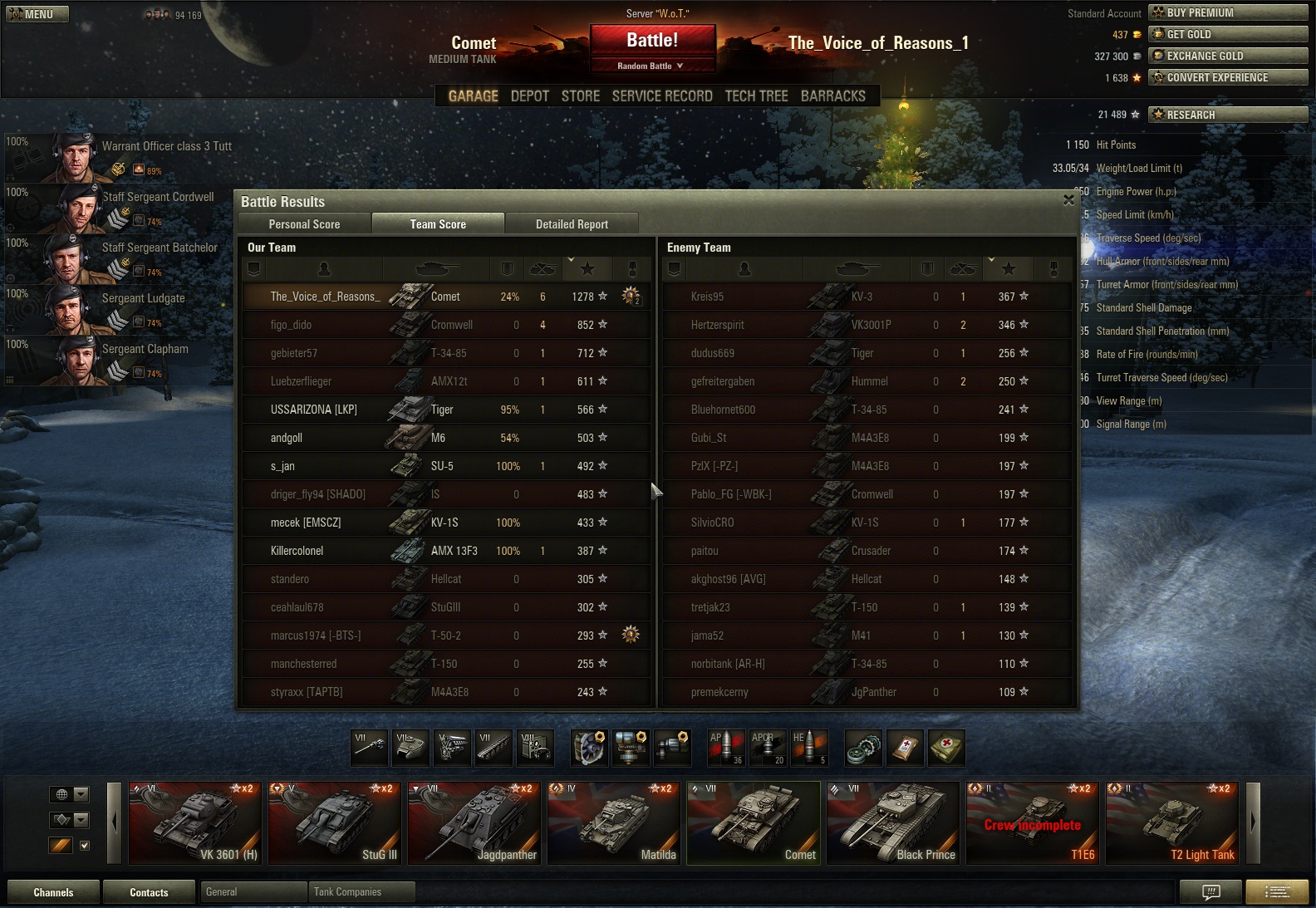Viewport: 1316px width, 908px height.
Task: Open the Channels button
Action: (53, 892)
